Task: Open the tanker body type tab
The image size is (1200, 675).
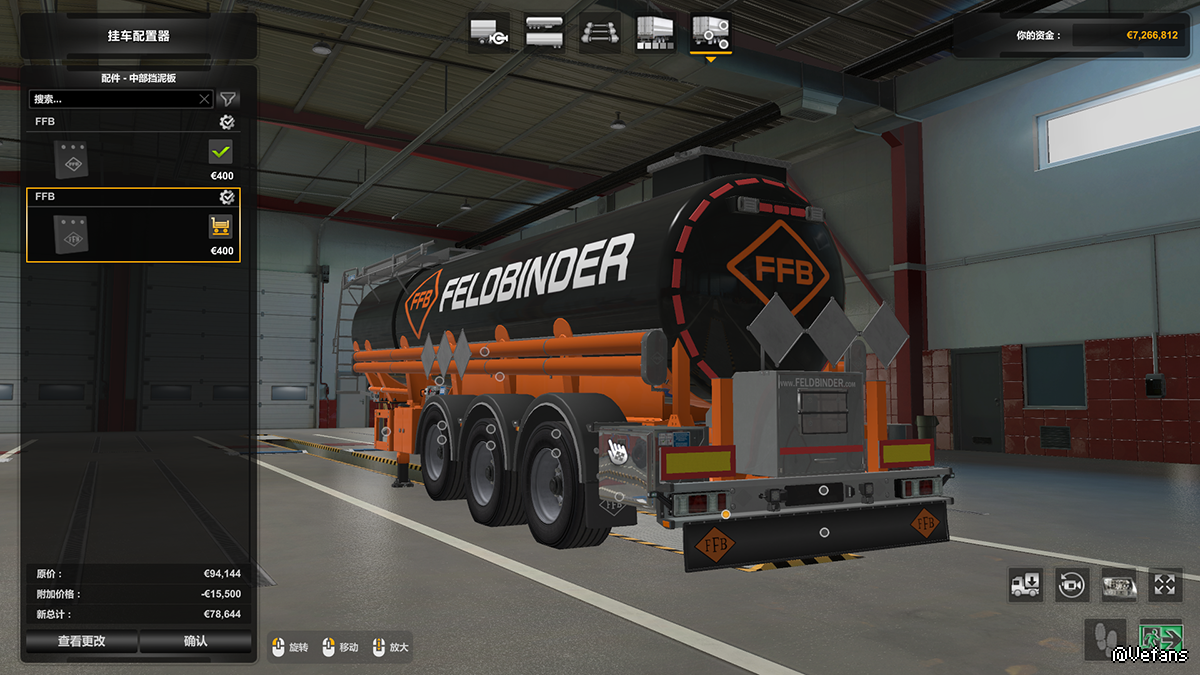Action: point(544,33)
